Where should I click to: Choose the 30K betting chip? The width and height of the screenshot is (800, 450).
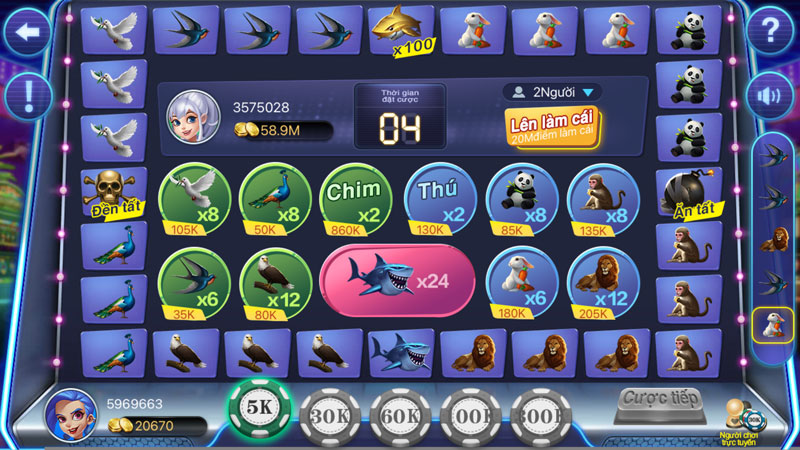pos(330,411)
